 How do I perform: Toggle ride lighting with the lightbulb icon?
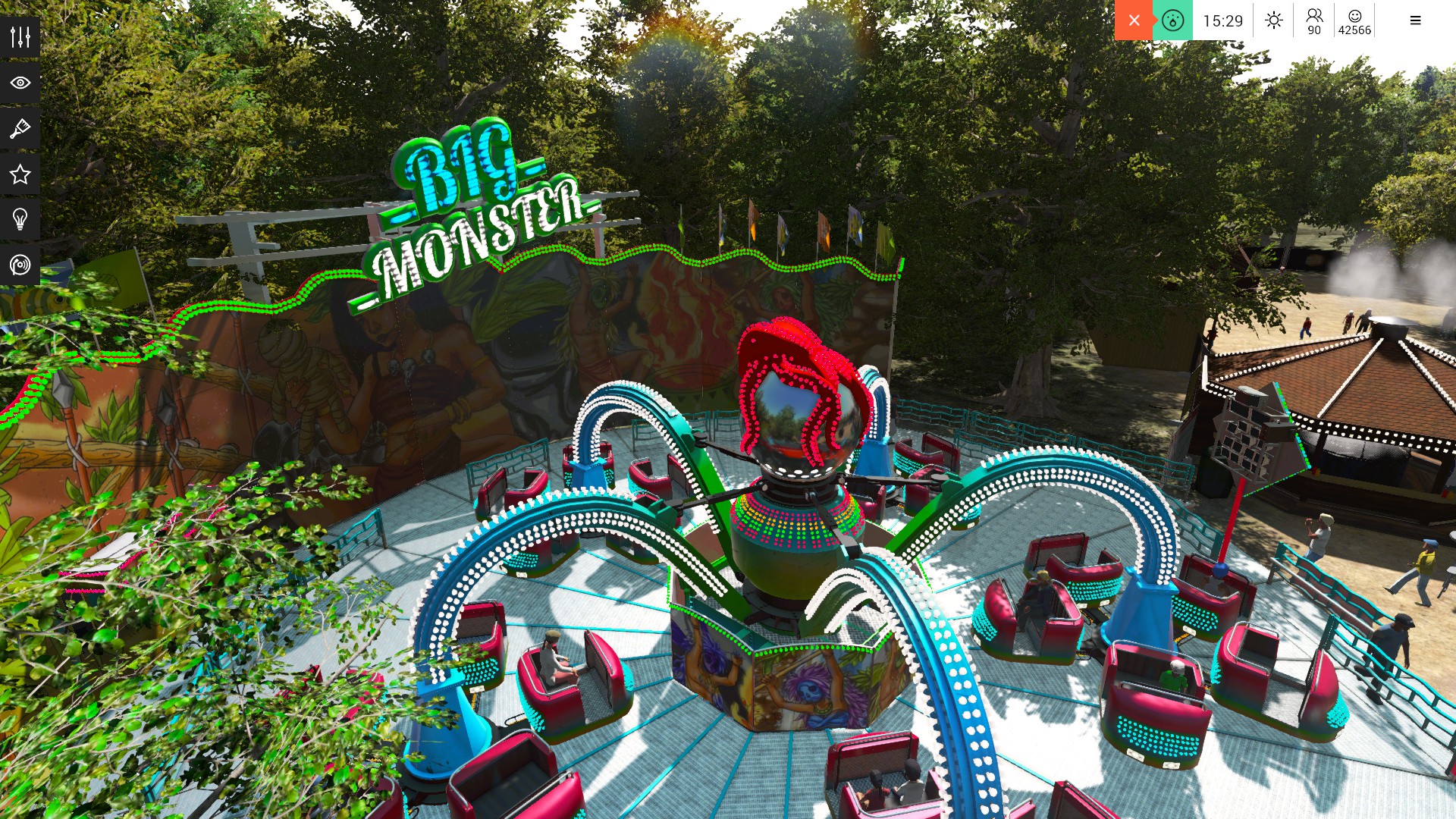20,220
